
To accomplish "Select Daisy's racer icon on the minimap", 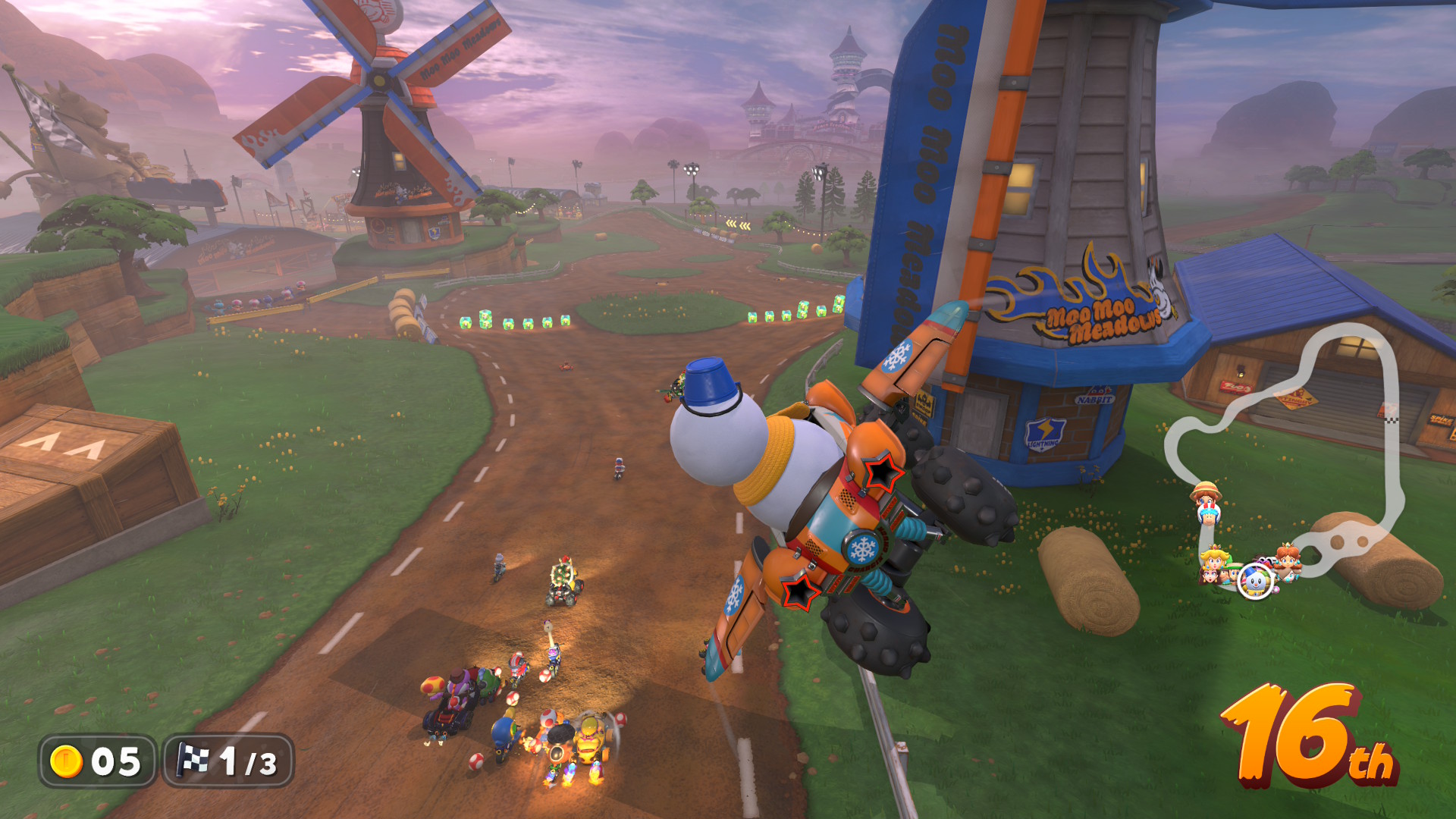I will (x=1287, y=561).
